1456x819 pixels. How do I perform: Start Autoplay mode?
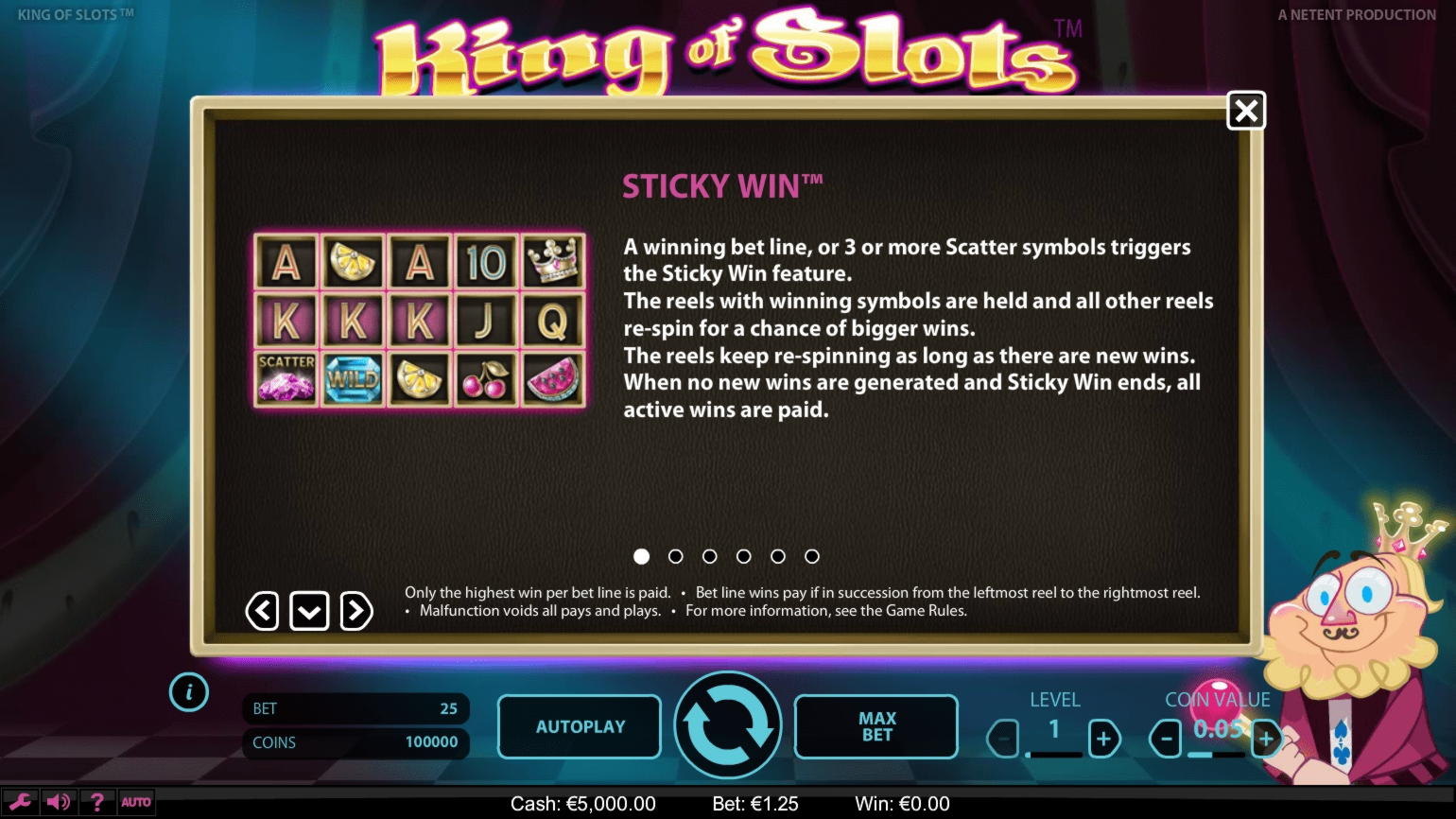coord(580,726)
